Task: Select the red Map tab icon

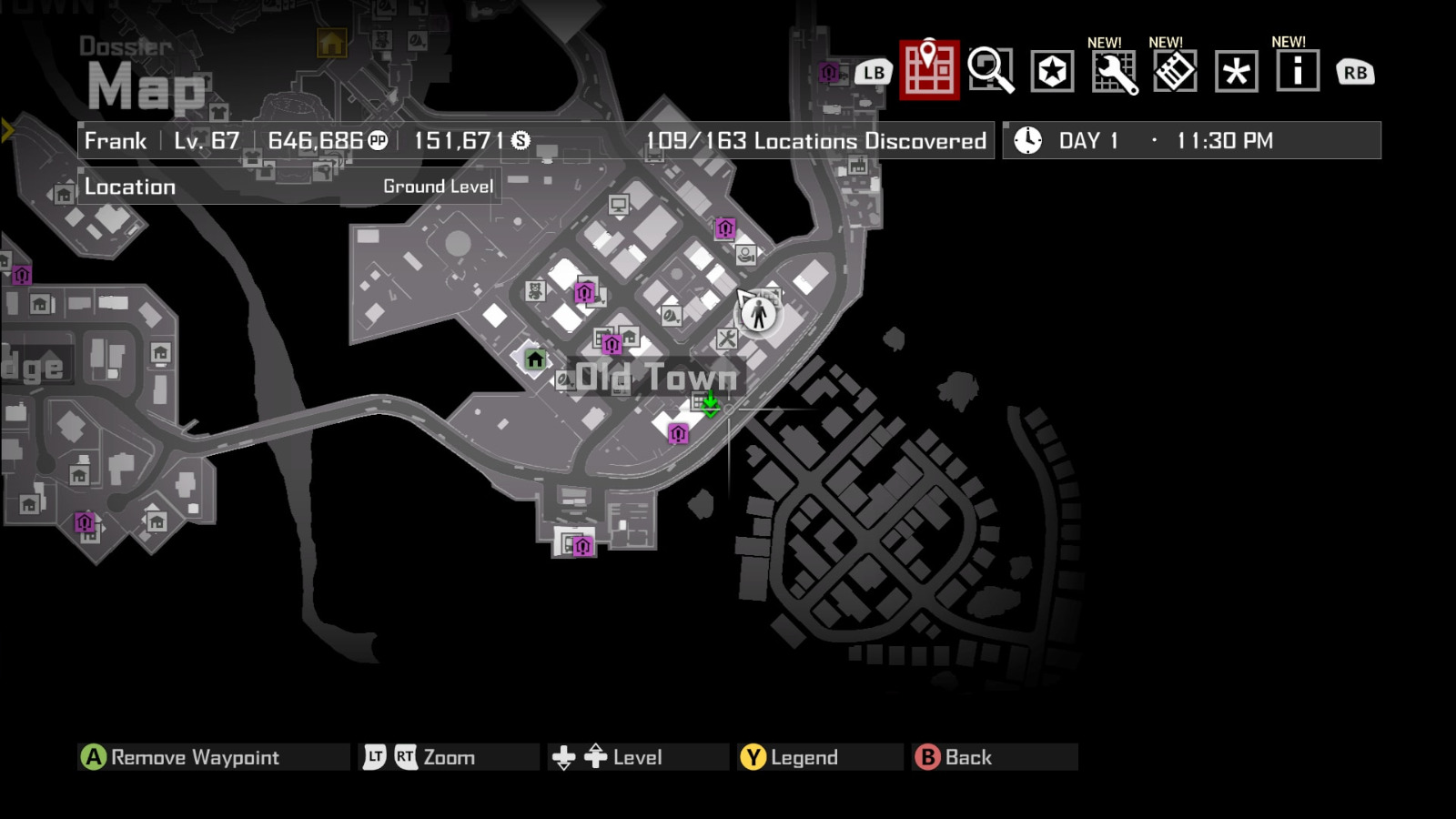Action: 927,71
